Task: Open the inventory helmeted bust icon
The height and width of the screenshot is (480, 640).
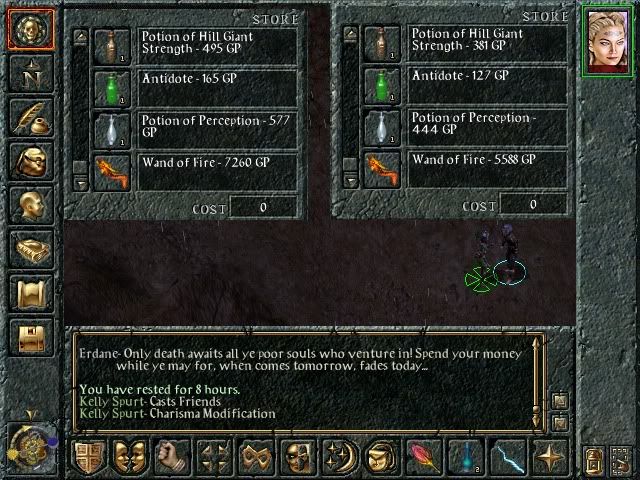Action: (x=30, y=161)
